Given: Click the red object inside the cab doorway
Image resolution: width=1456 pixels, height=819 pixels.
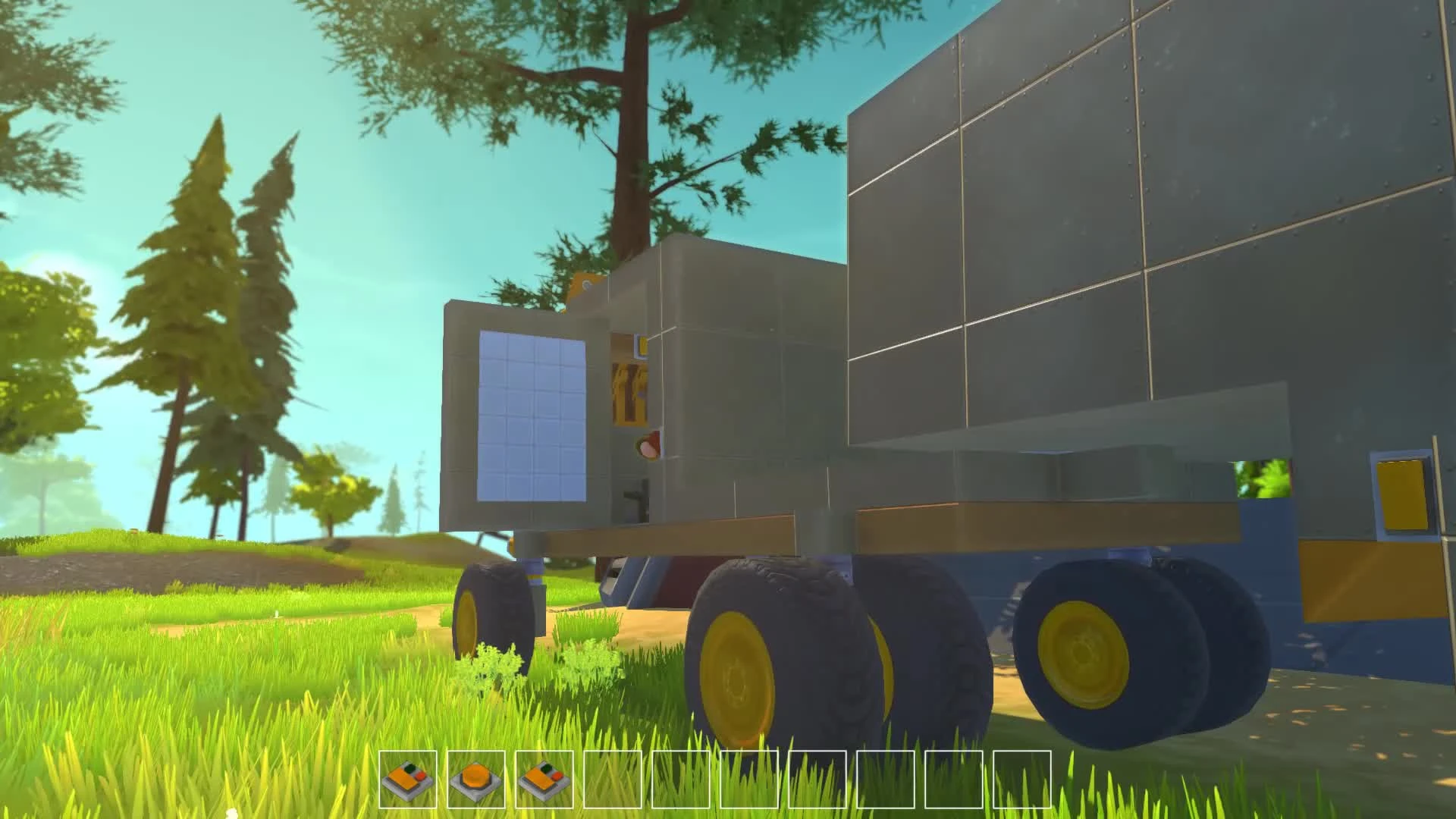Looking at the screenshot, I should point(649,446).
